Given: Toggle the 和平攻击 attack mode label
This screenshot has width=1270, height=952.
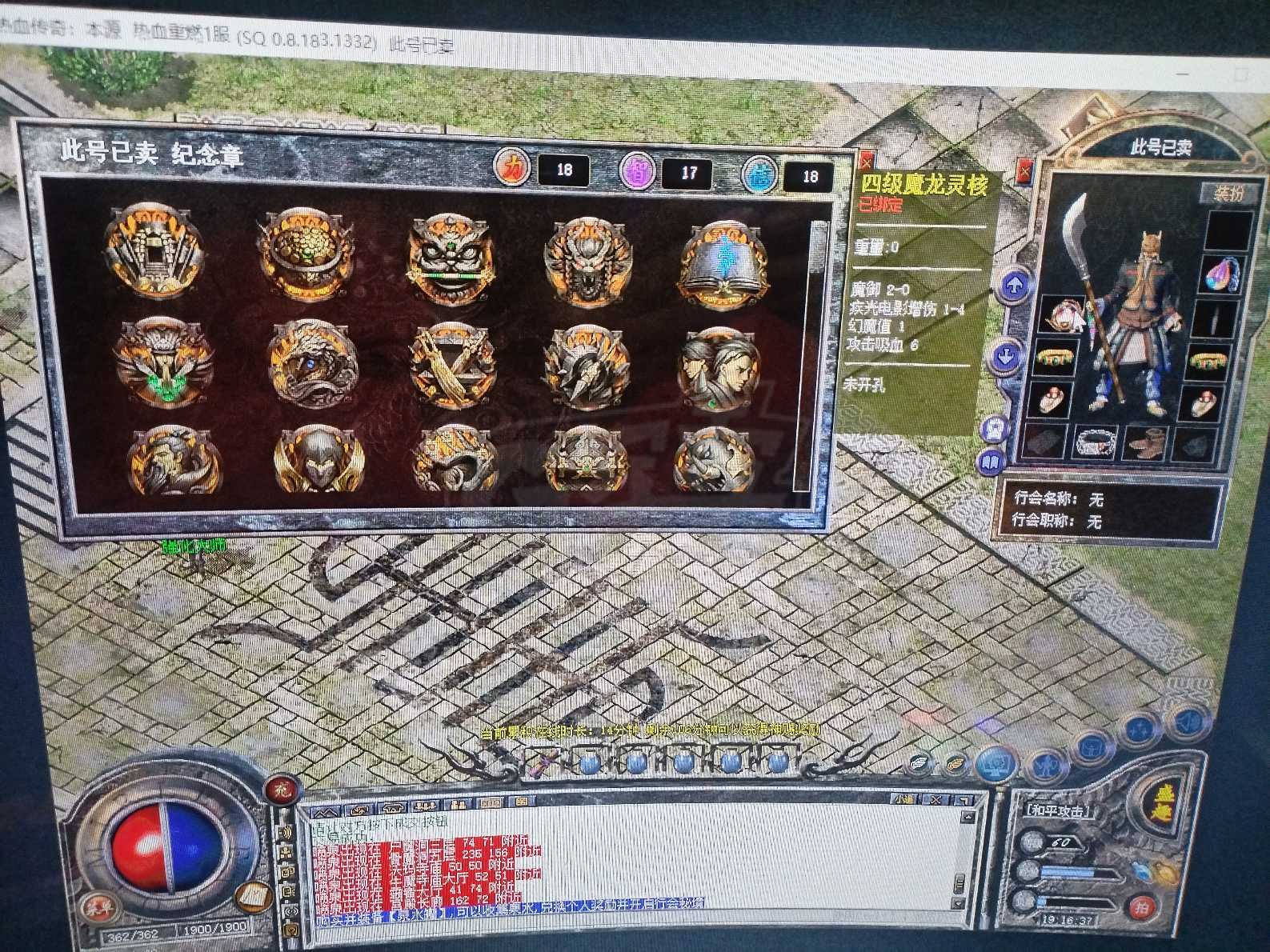Looking at the screenshot, I should [1057, 810].
